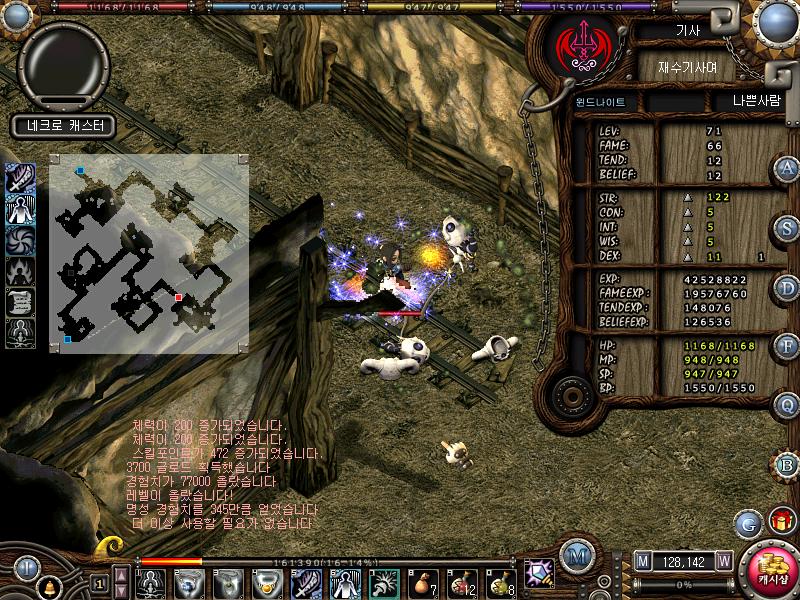This screenshot has height=600, width=800.
Task: Open the cash shop with the gold coins button
Action: [772, 570]
